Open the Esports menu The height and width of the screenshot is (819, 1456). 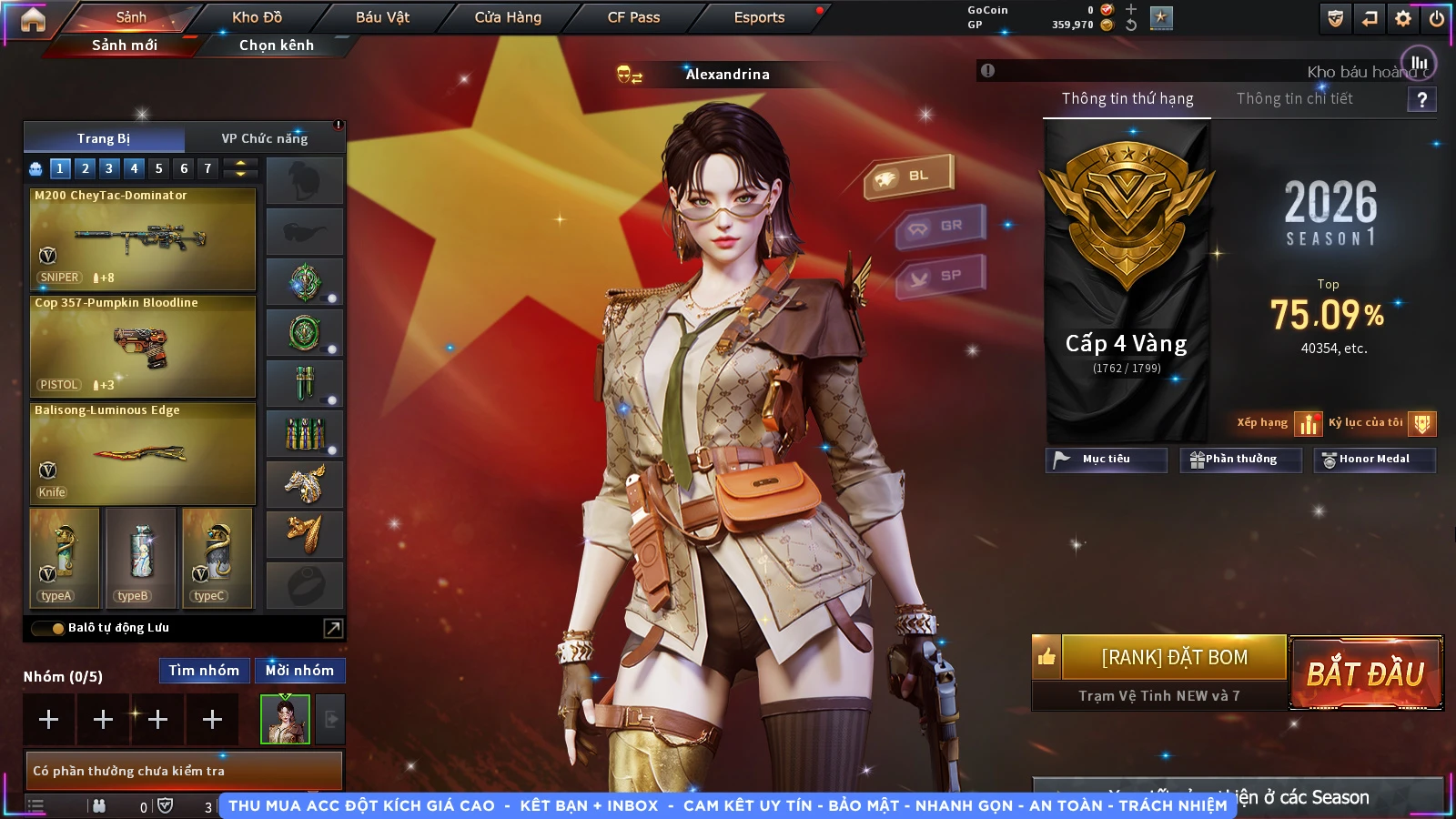[759, 17]
